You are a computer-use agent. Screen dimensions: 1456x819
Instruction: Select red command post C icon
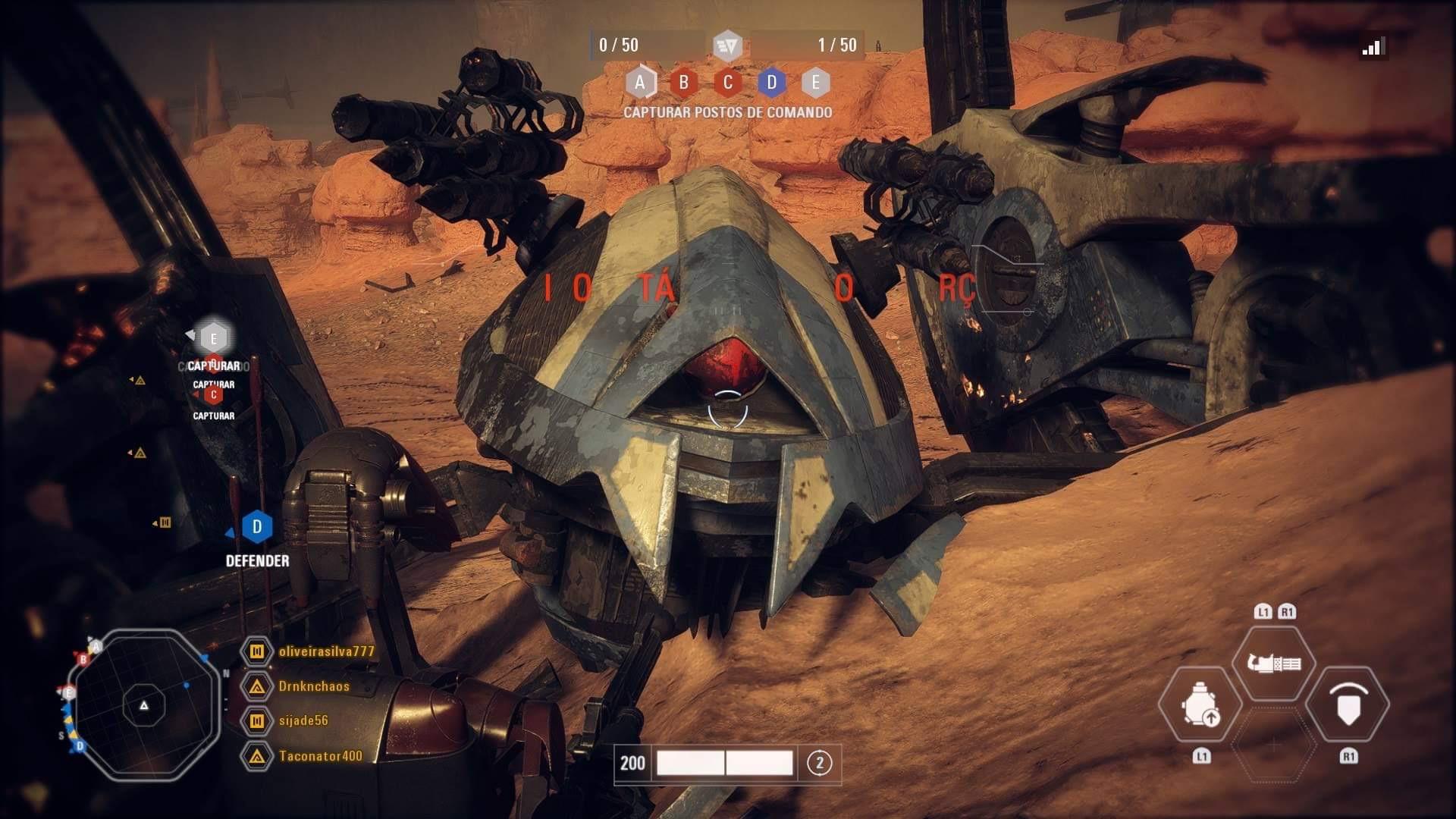click(728, 83)
